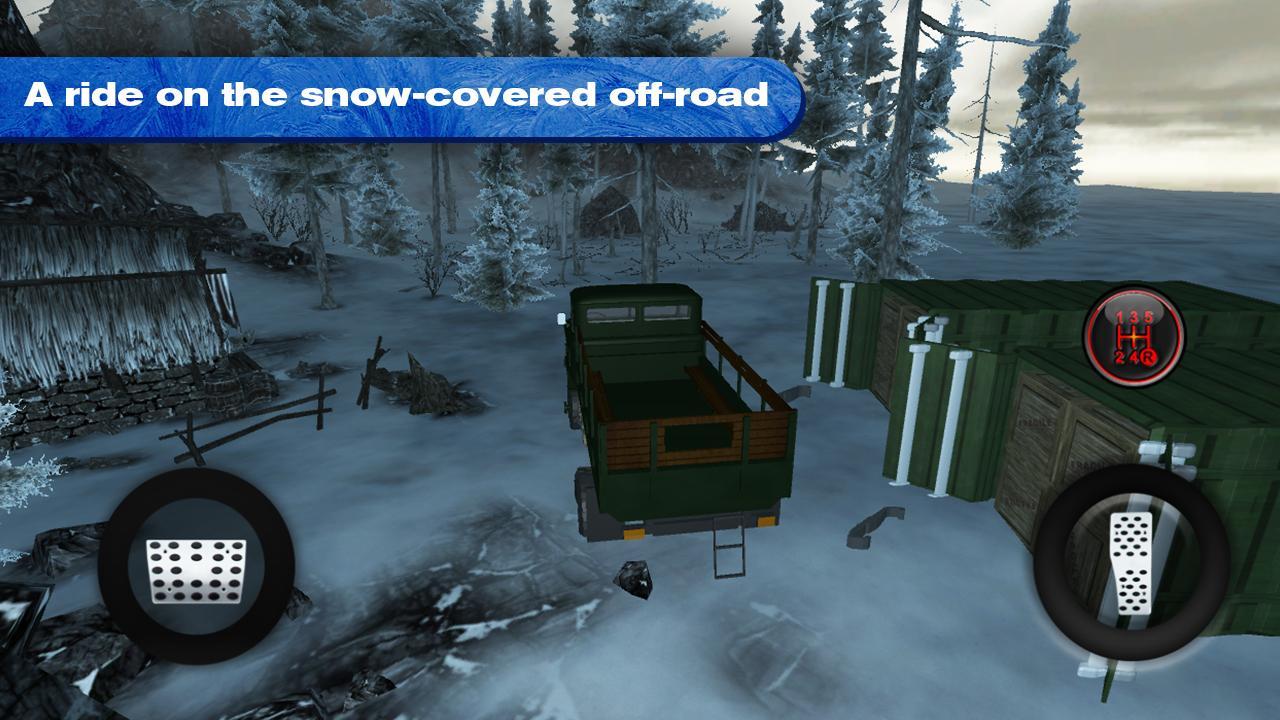This screenshot has height=720, width=1280.
Task: Select fifth gear on the gearbox indicator
Action: (1150, 316)
